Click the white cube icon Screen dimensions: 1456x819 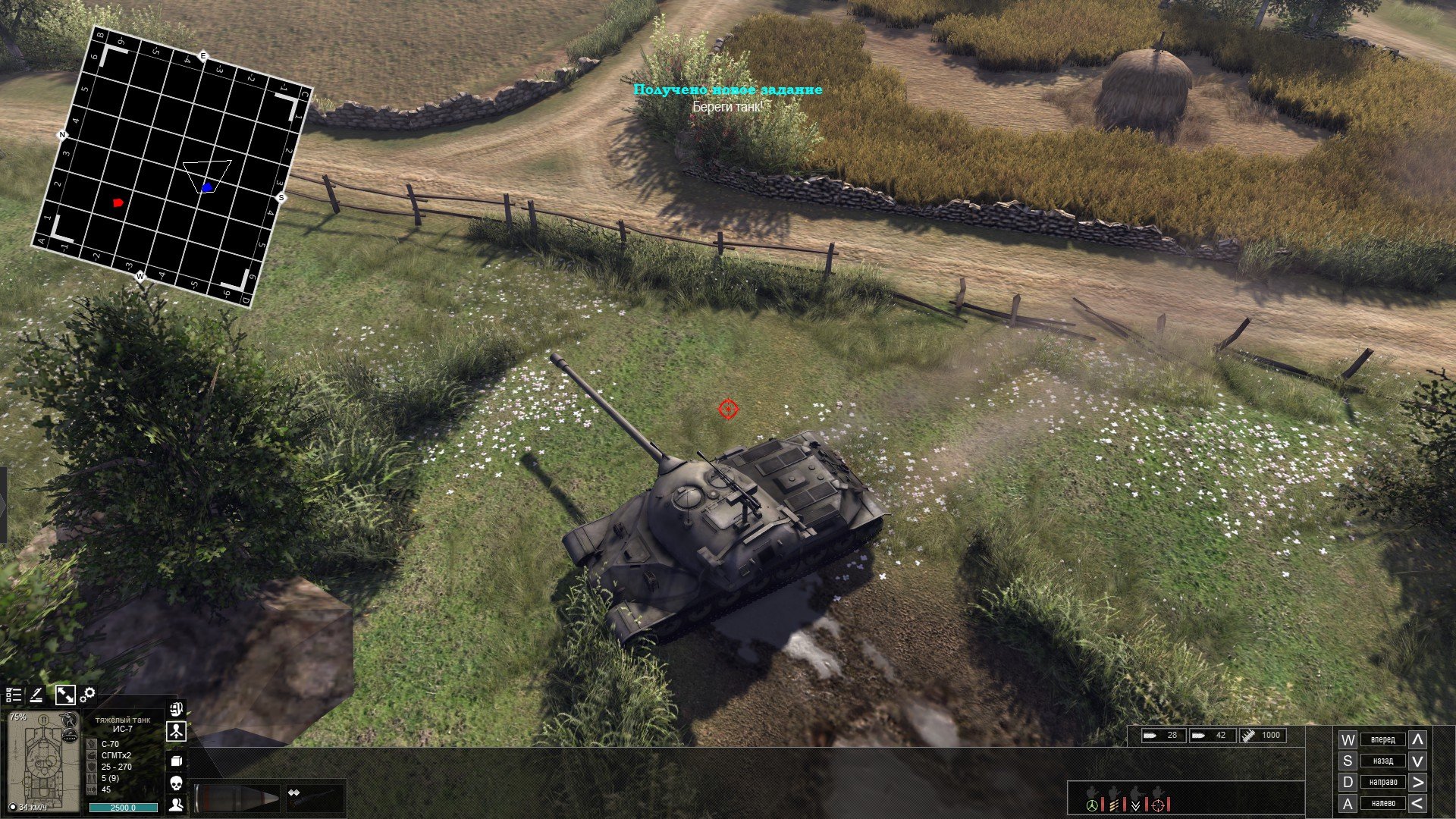click(176, 761)
